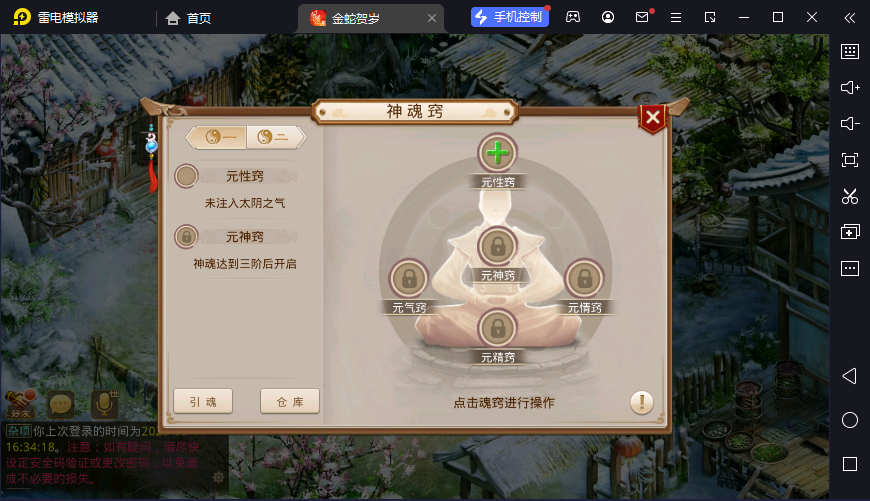870x501 pixels.
Task: Select the locked 元神窍 node on the figure
Action: 497,246
